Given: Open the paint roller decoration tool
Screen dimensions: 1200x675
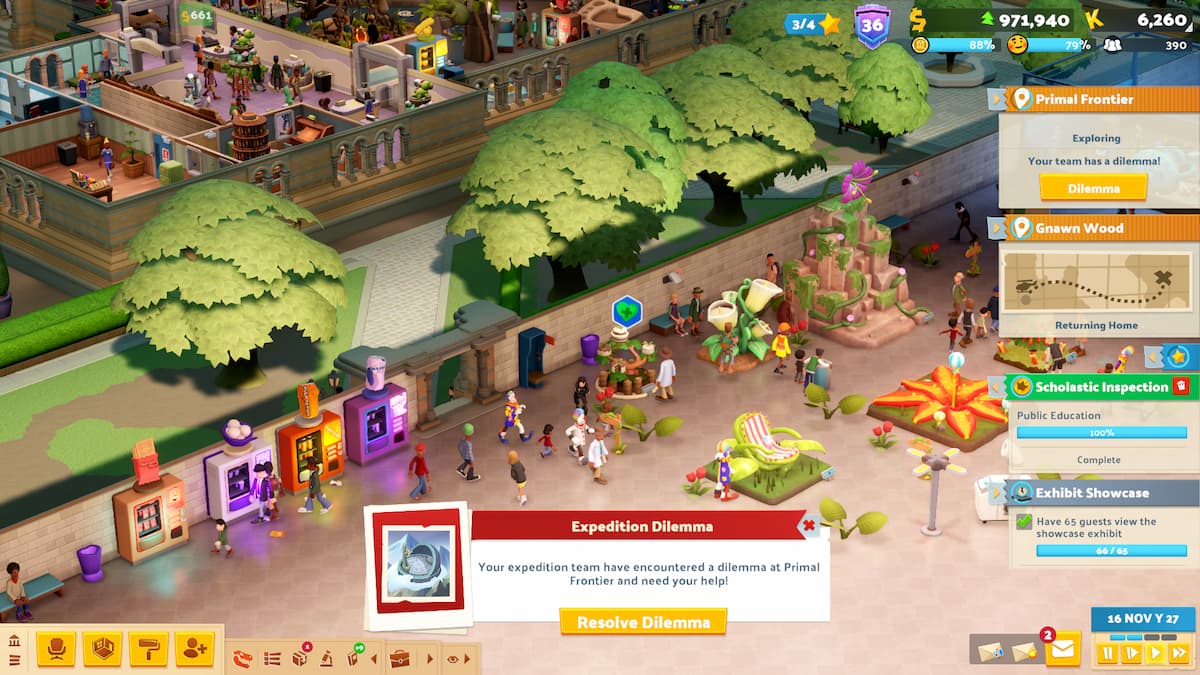Looking at the screenshot, I should (148, 649).
